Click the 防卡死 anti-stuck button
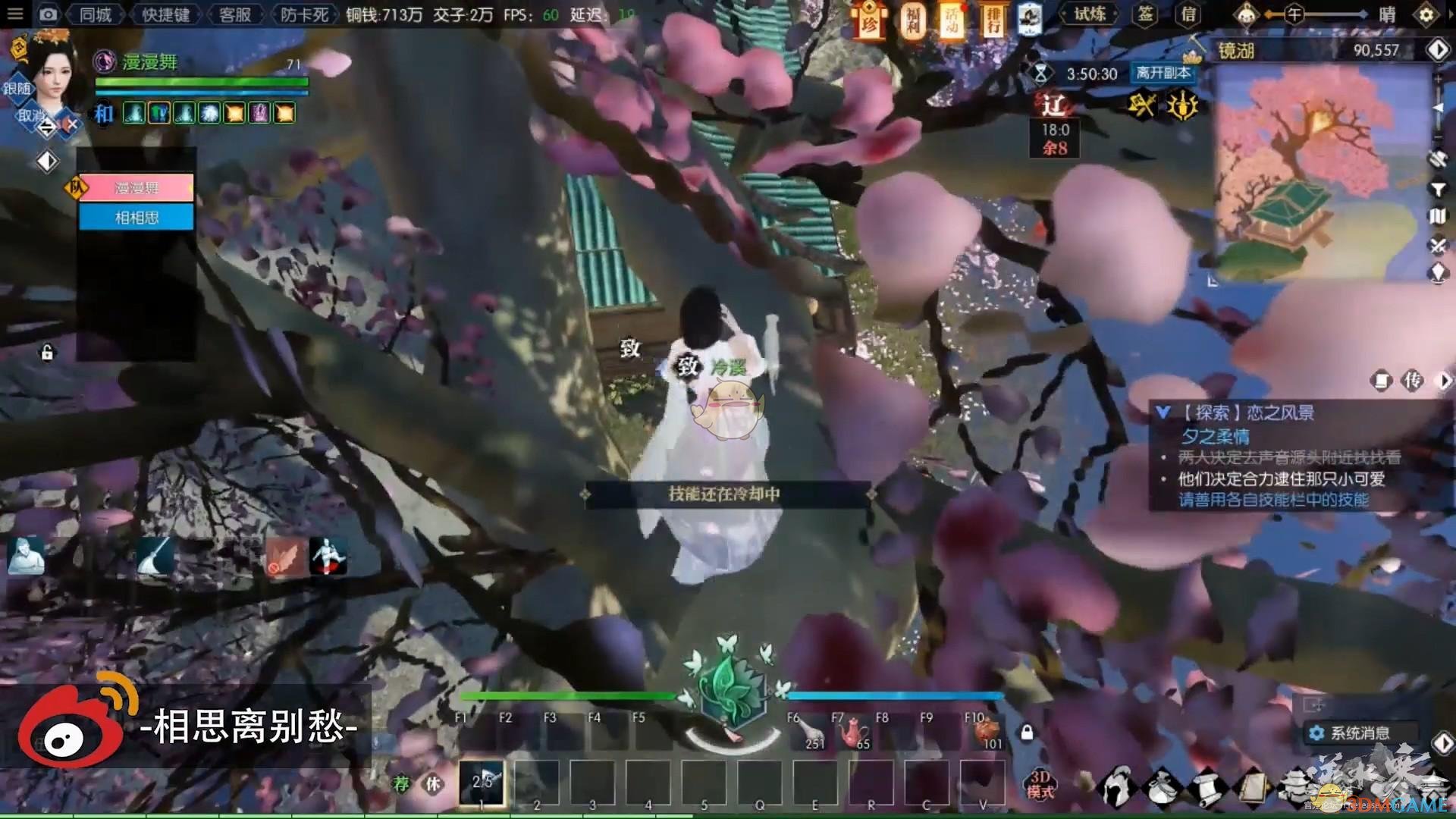The image size is (1456, 819). 304,14
